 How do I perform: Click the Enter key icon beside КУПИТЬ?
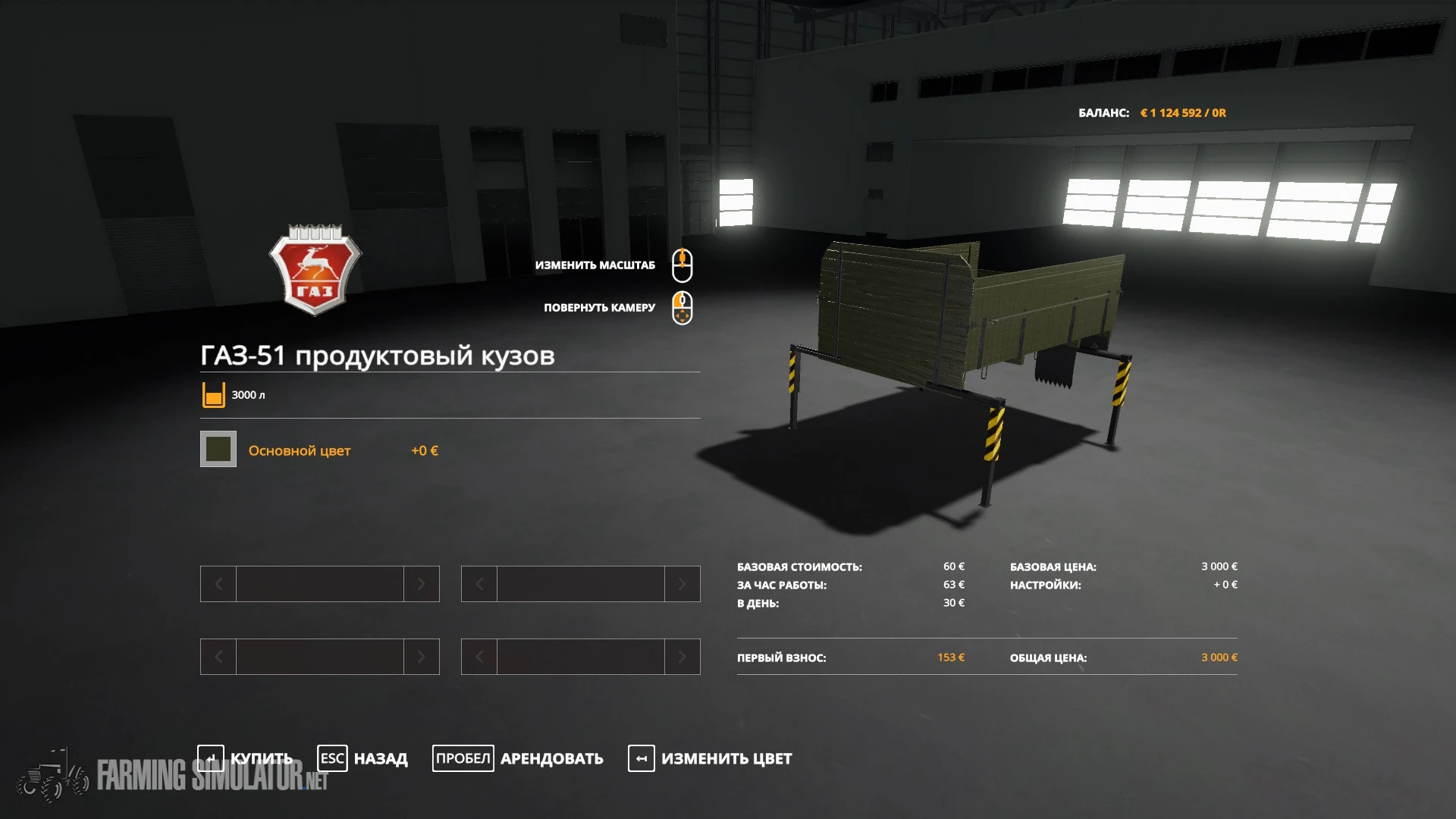tap(211, 758)
